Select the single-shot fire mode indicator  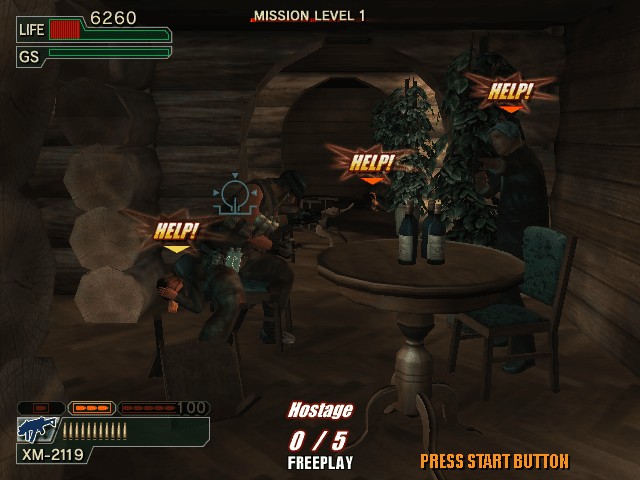pos(41,408)
